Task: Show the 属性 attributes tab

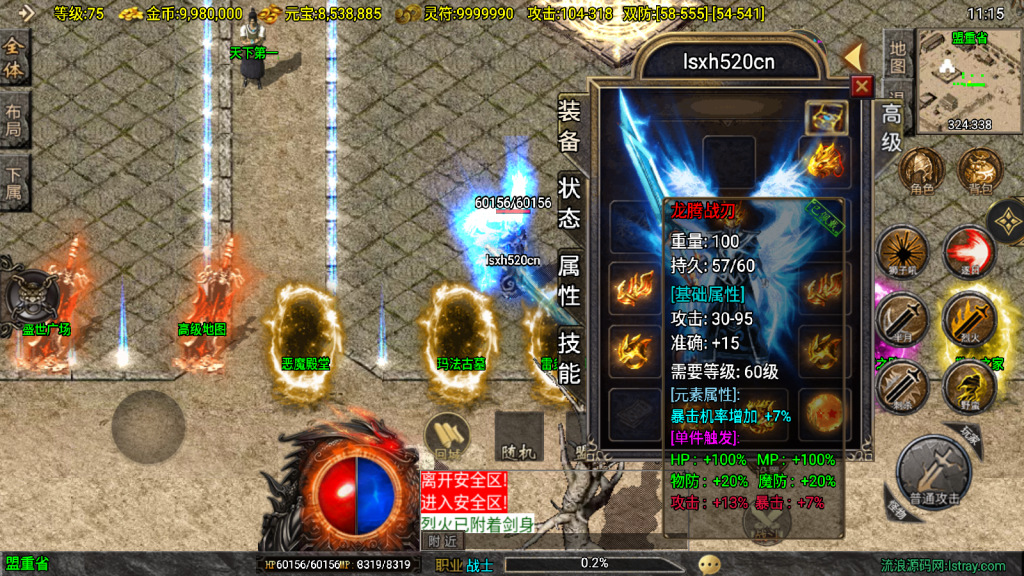Action: coord(569,280)
